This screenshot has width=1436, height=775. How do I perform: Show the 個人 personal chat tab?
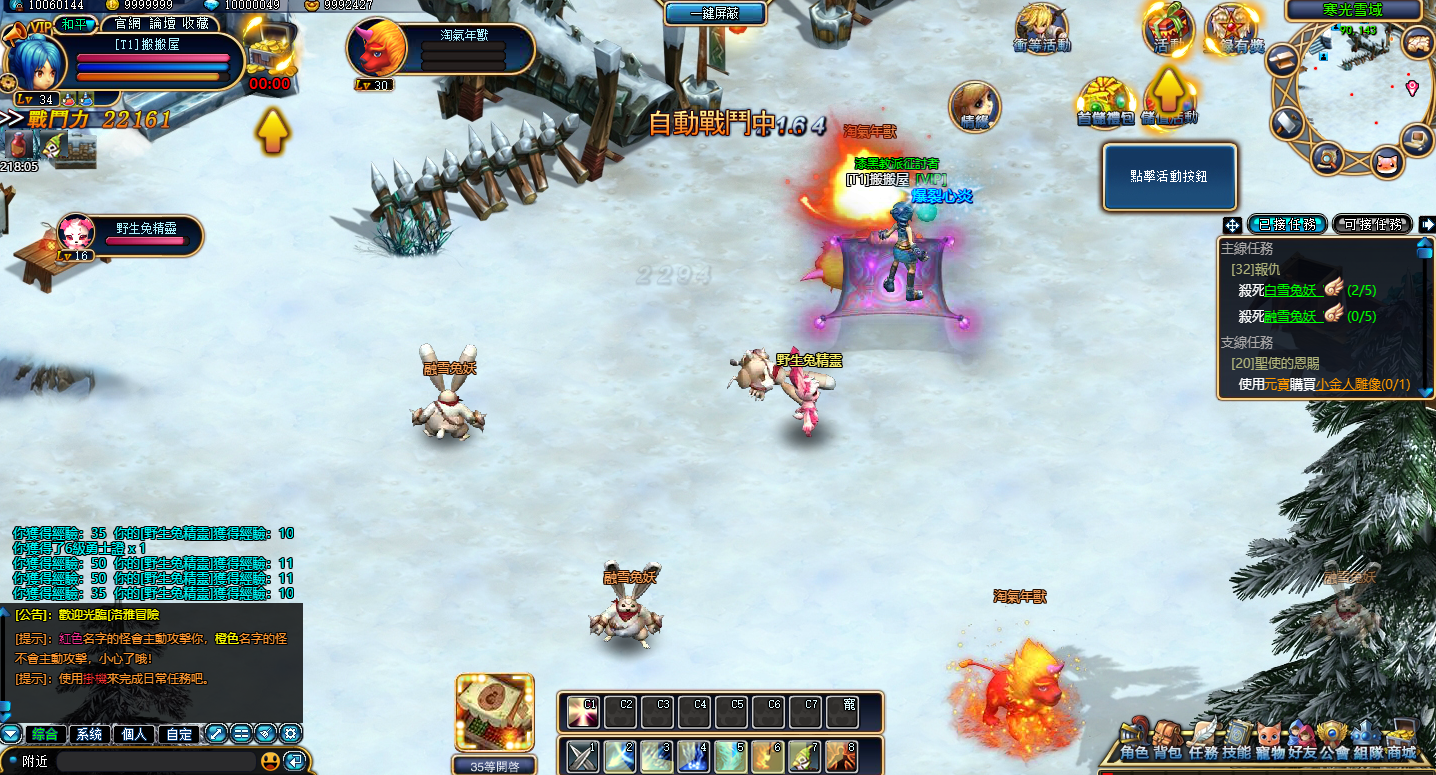[x=135, y=734]
